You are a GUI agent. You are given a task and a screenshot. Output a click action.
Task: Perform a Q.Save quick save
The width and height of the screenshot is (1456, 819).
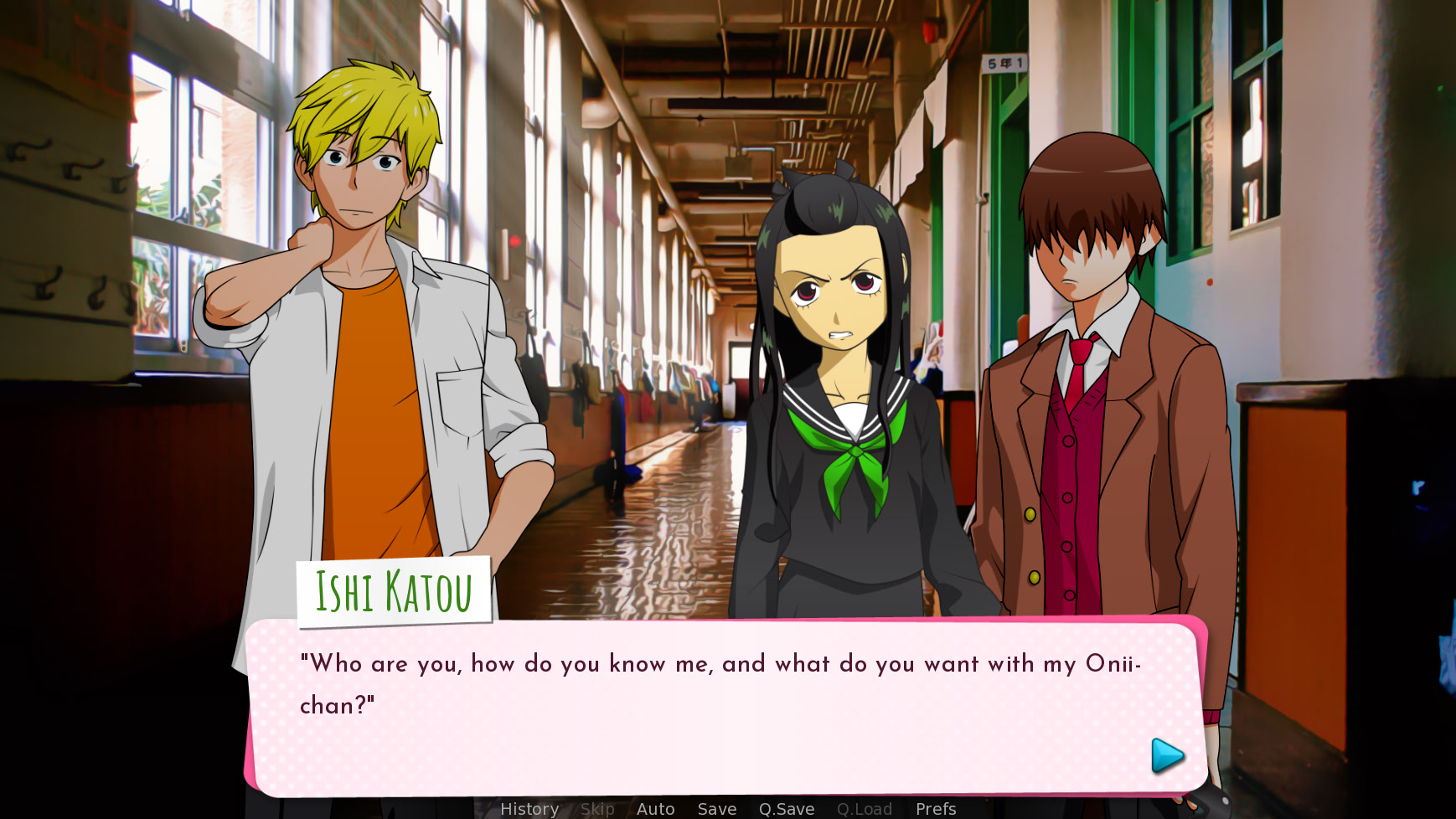786,809
